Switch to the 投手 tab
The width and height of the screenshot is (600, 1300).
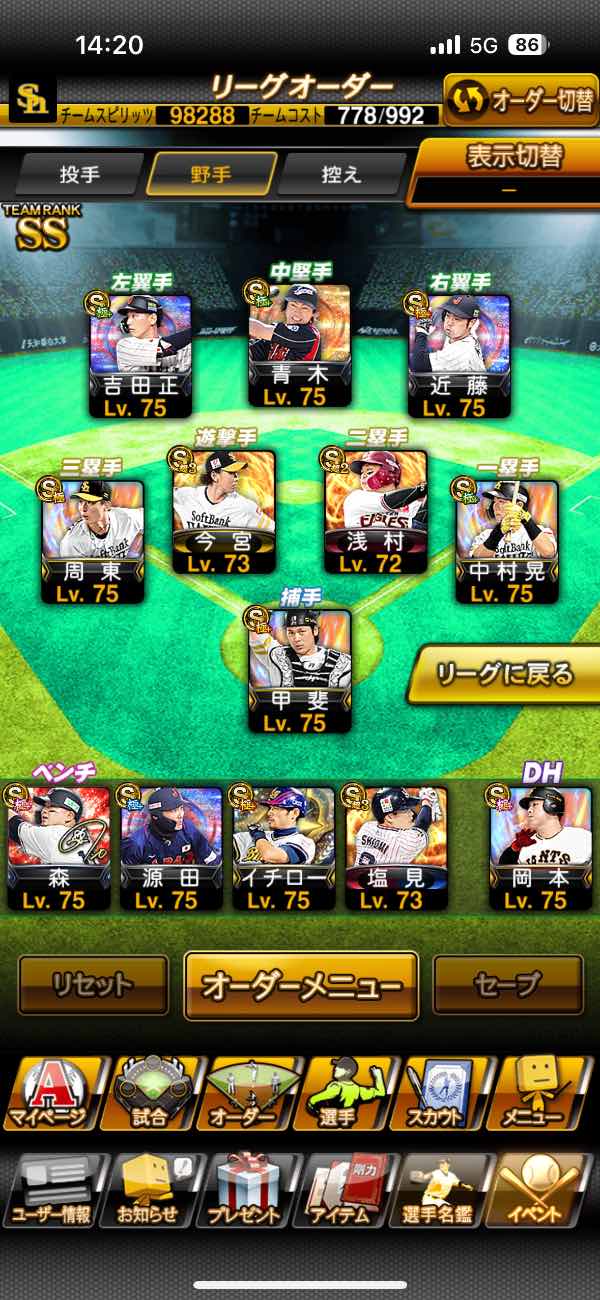click(80, 175)
